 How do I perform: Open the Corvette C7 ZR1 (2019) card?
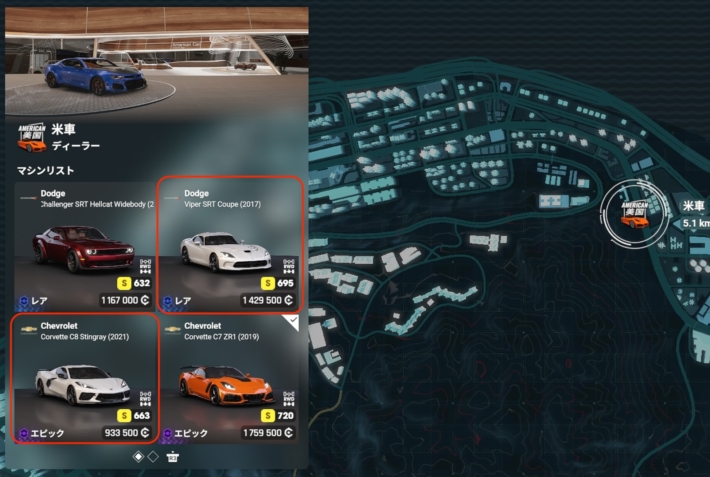[228, 379]
